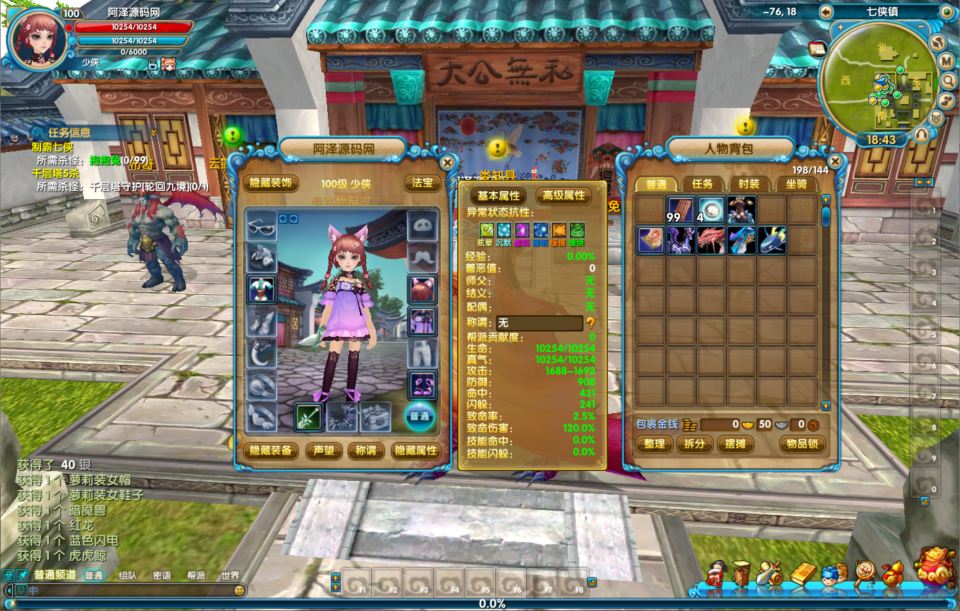Viewport: 960px width, 611px height.
Task: Toggle the 物品锁 item lock
Action: 801,444
